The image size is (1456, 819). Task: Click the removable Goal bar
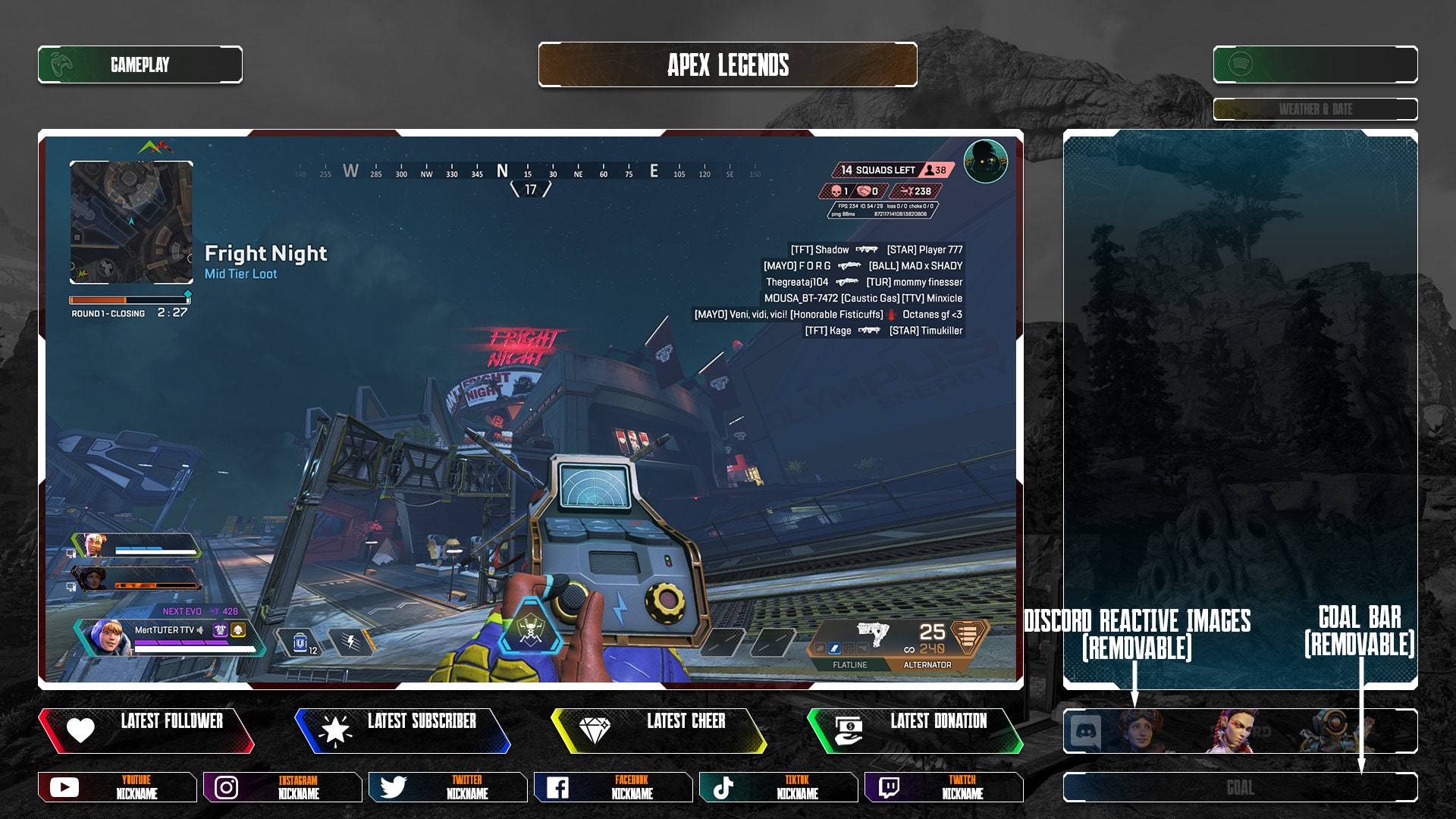(x=1243, y=786)
